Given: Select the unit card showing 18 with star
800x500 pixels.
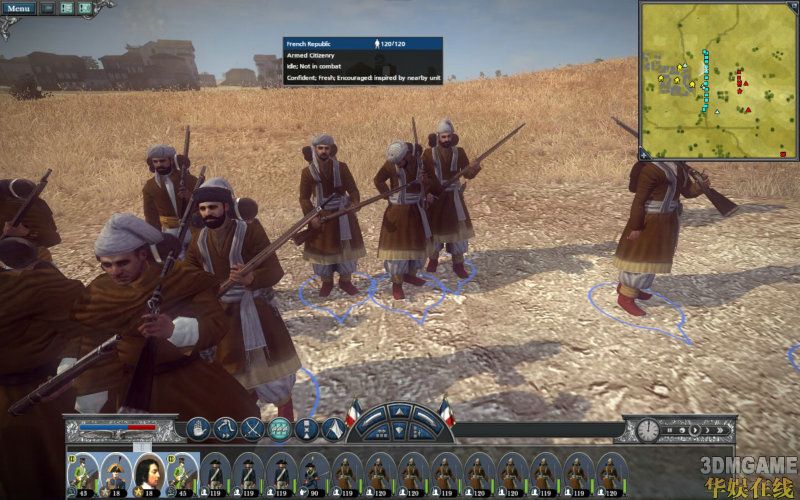Looking at the screenshot, I should 116,472.
